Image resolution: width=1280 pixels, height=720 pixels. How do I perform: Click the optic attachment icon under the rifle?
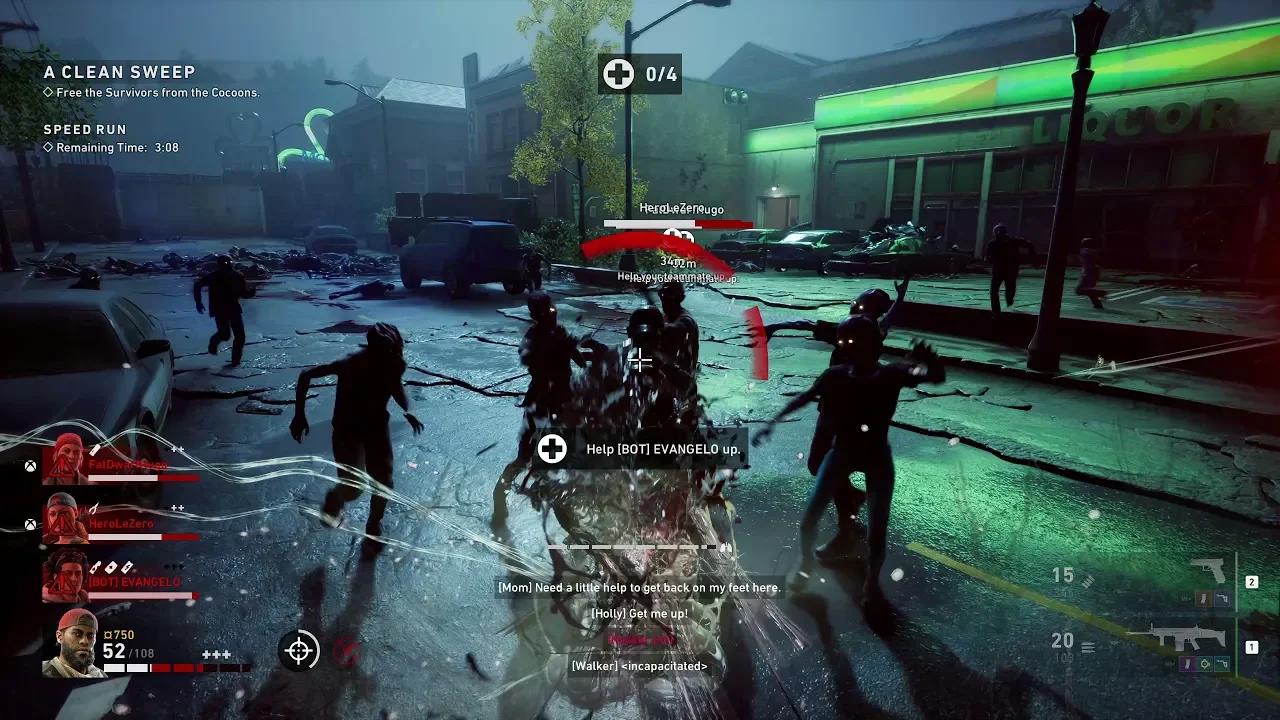[1205, 663]
